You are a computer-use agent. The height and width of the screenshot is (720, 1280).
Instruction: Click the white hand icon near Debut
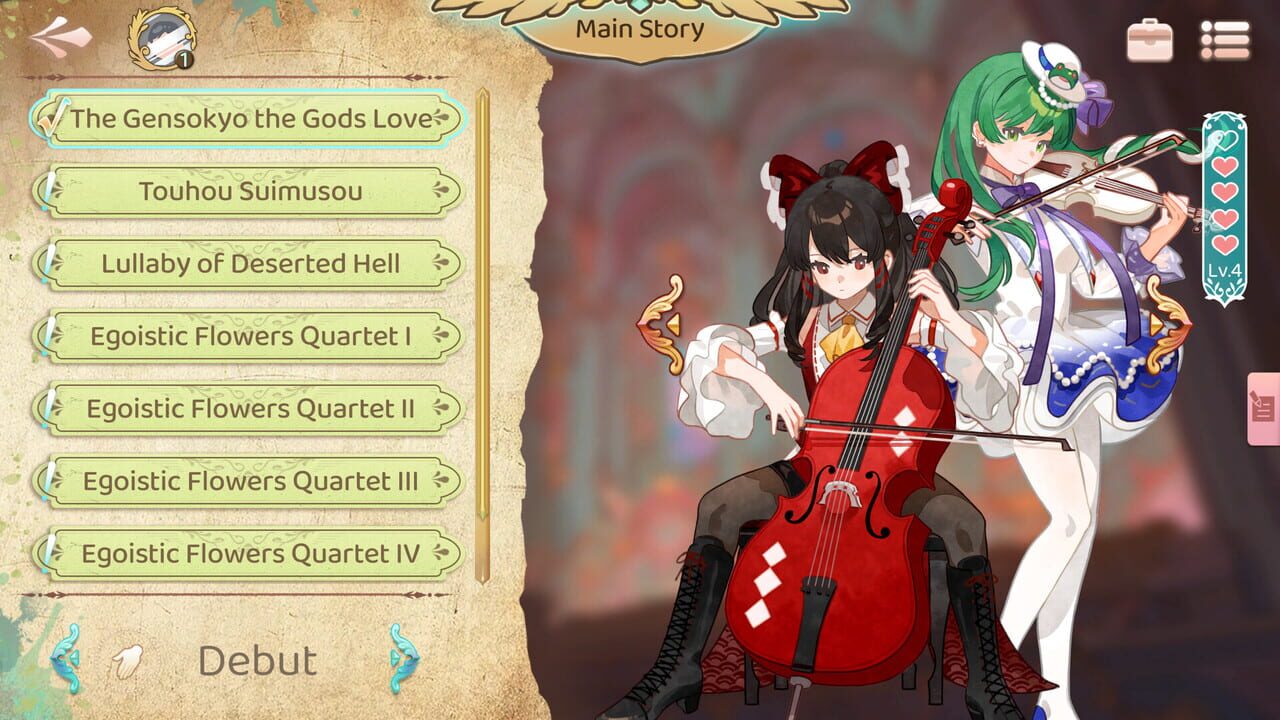click(x=128, y=659)
